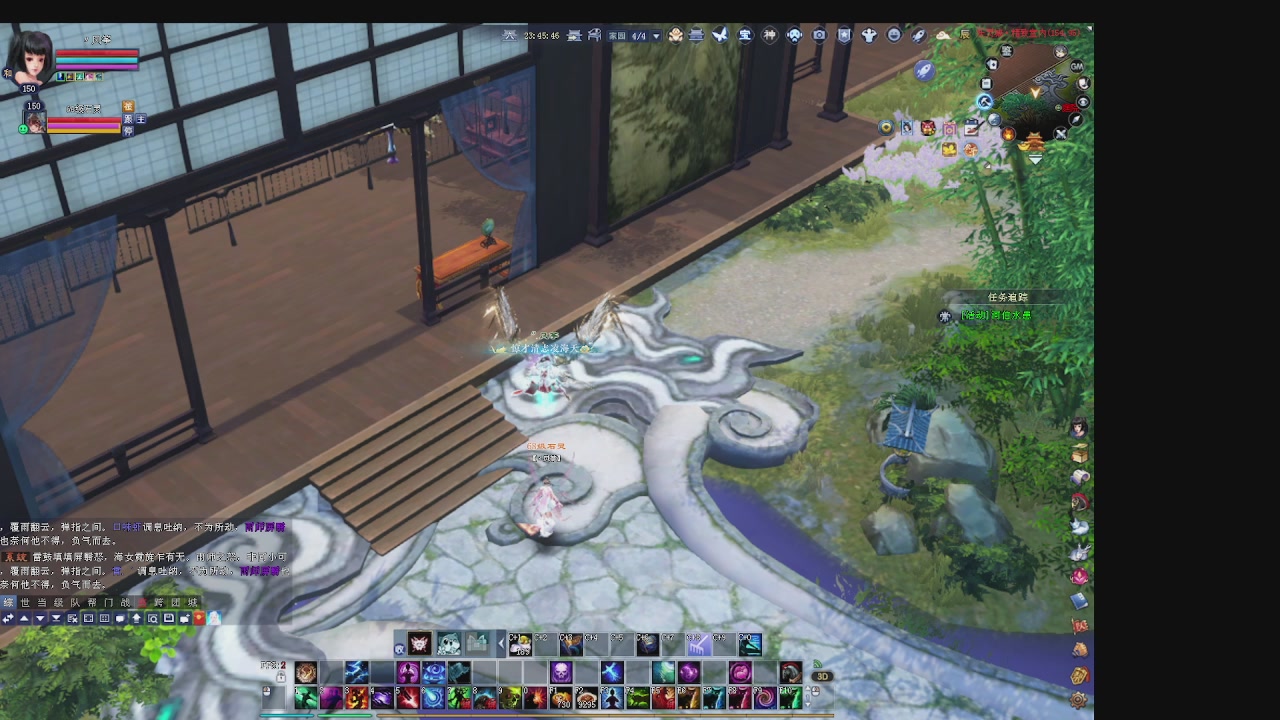This screenshot has height=720, width=1280.
Task: Click the GM button beside minimap
Action: [x=1077, y=66]
